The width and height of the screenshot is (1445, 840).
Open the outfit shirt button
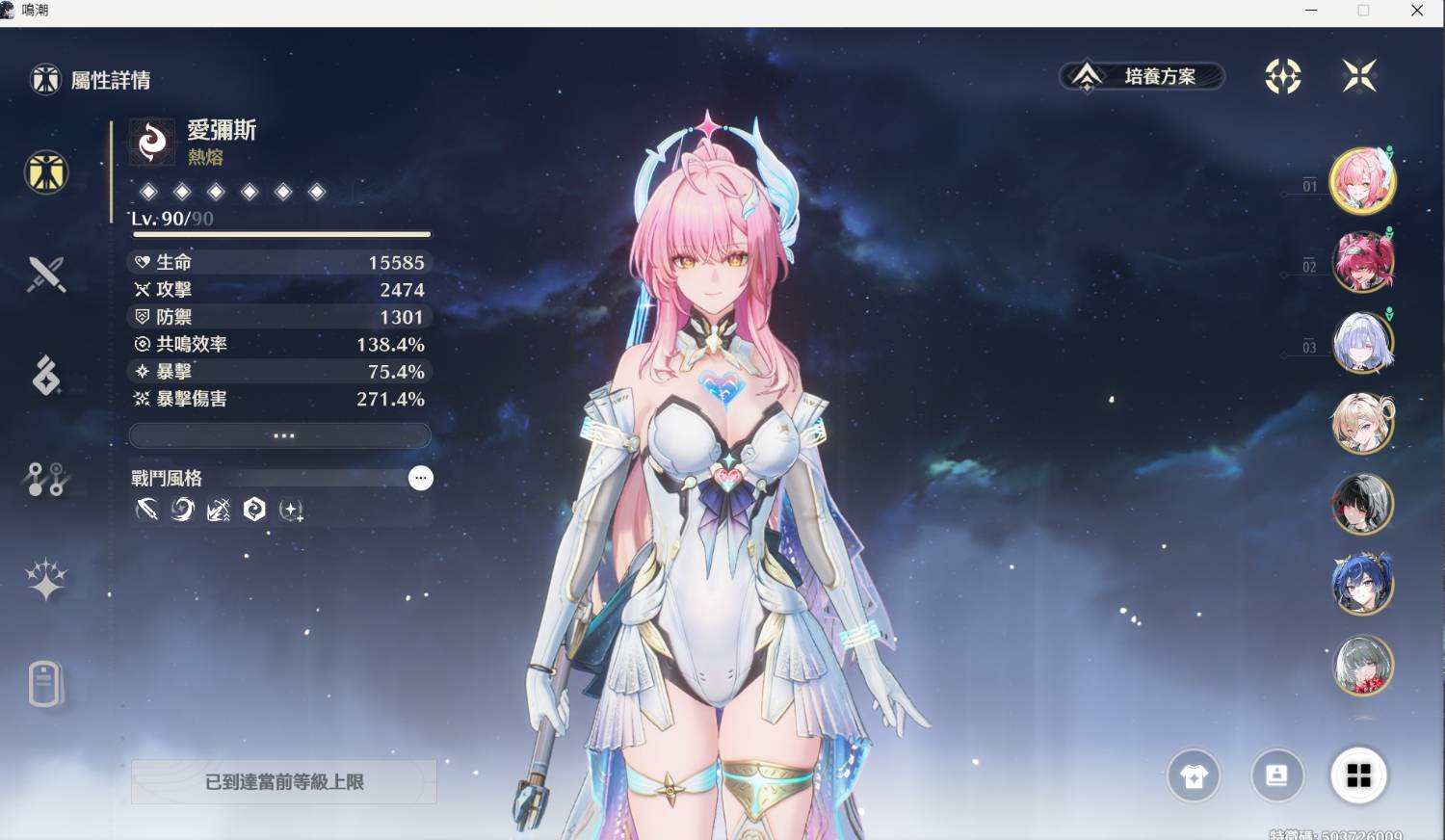[x=1194, y=776]
